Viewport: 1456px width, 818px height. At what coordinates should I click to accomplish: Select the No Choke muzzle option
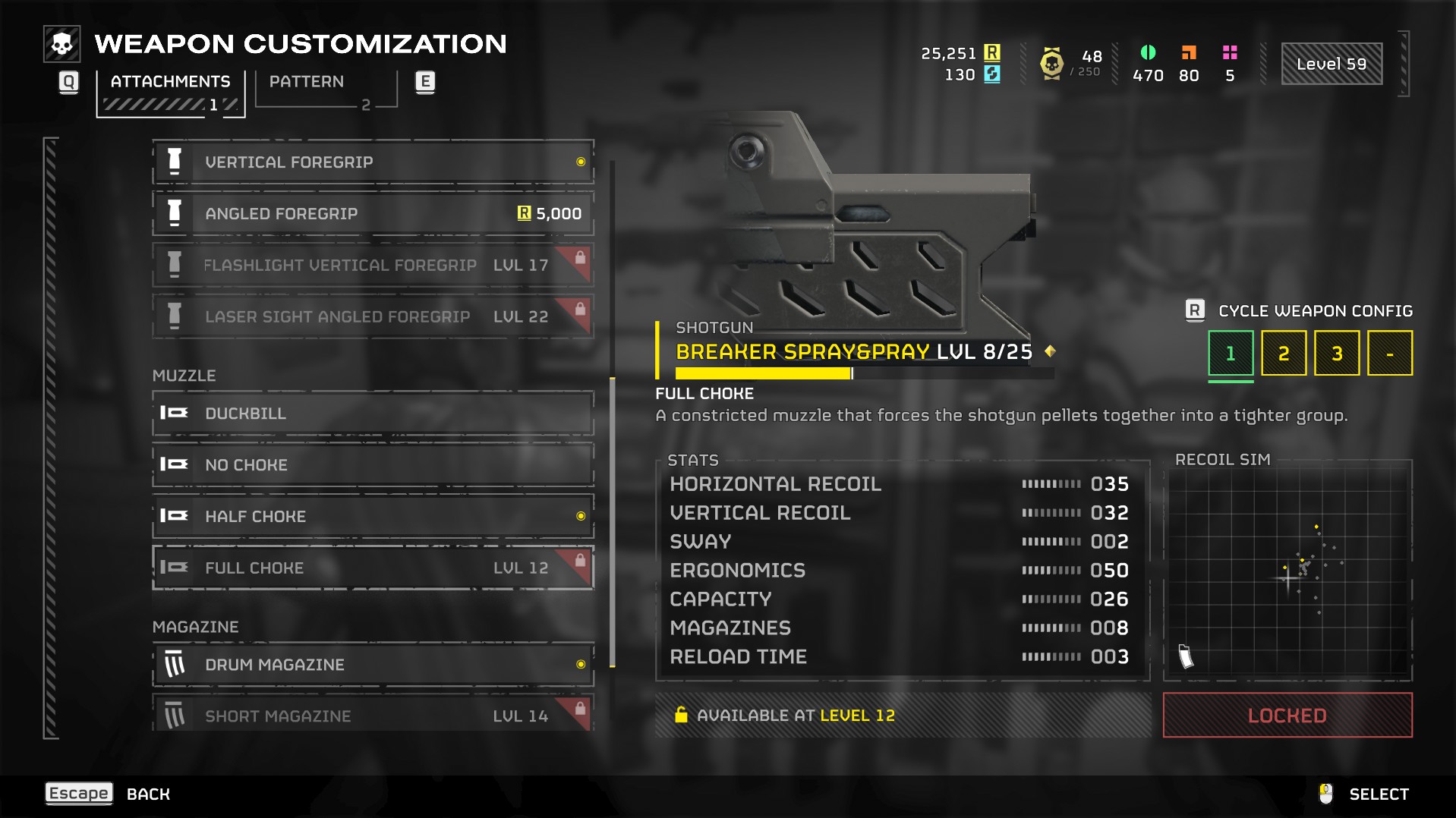[x=373, y=465]
